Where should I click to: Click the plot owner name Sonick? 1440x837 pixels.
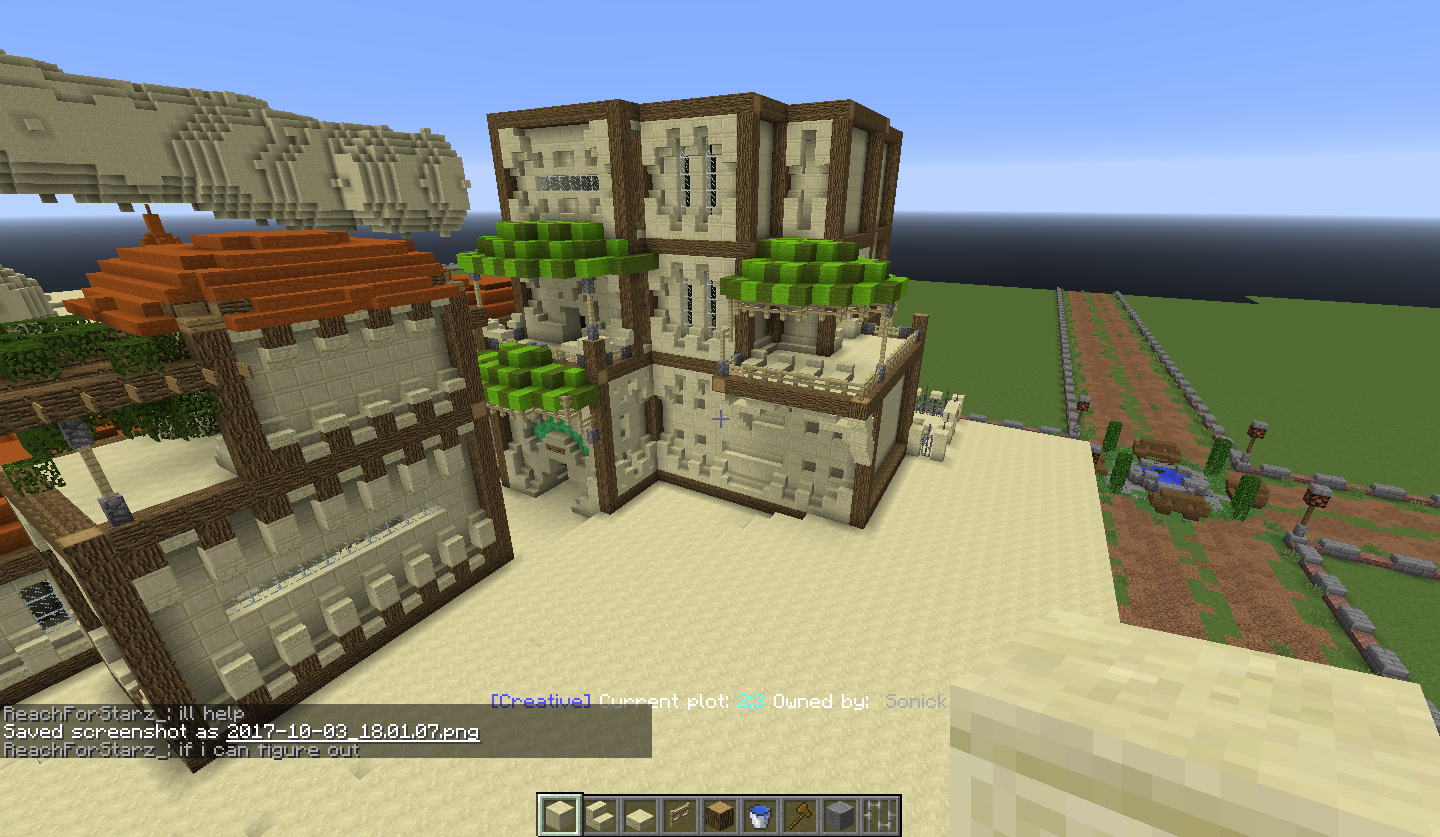tap(916, 701)
